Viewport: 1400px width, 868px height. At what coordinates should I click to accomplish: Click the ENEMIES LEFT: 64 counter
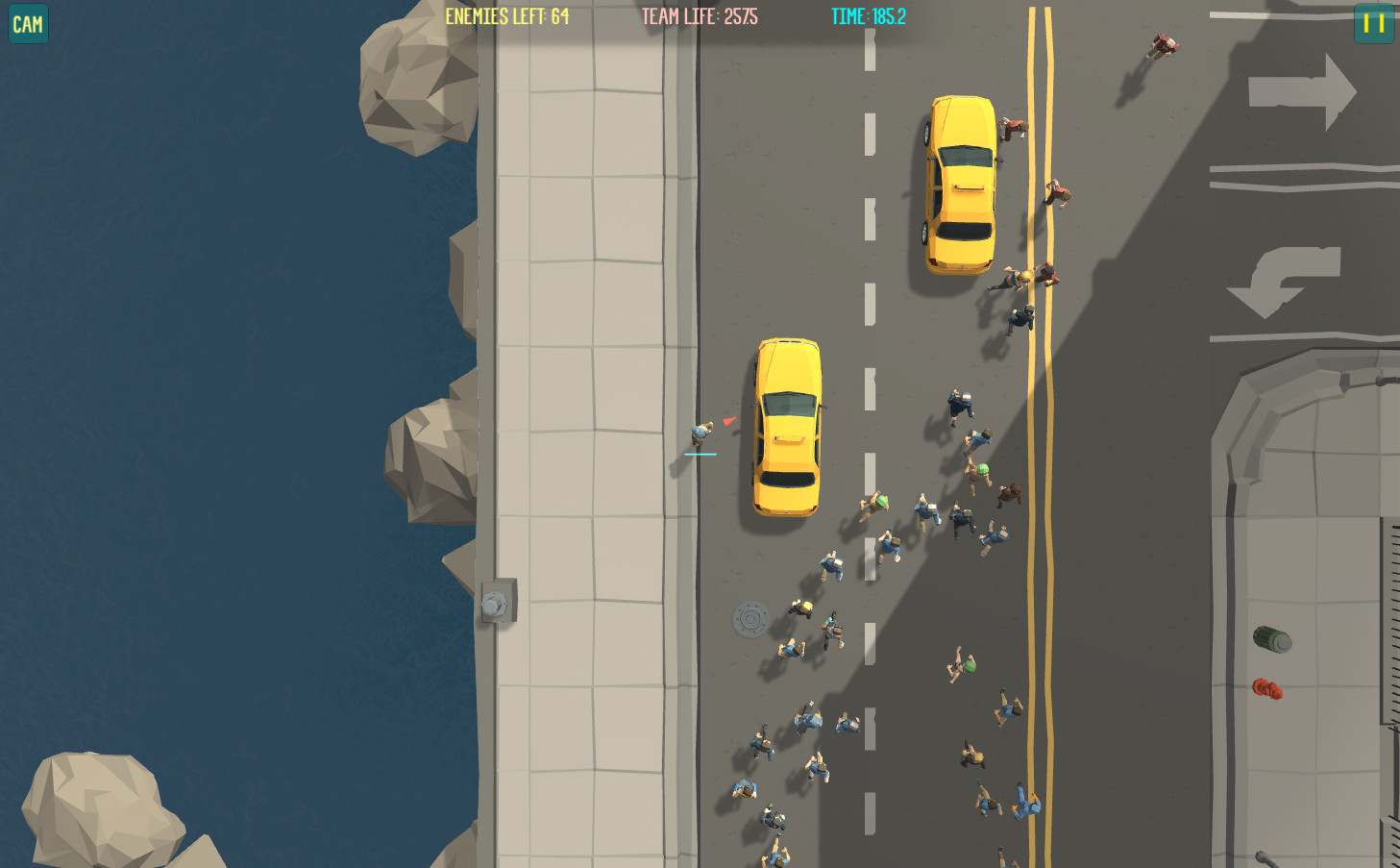click(x=506, y=15)
